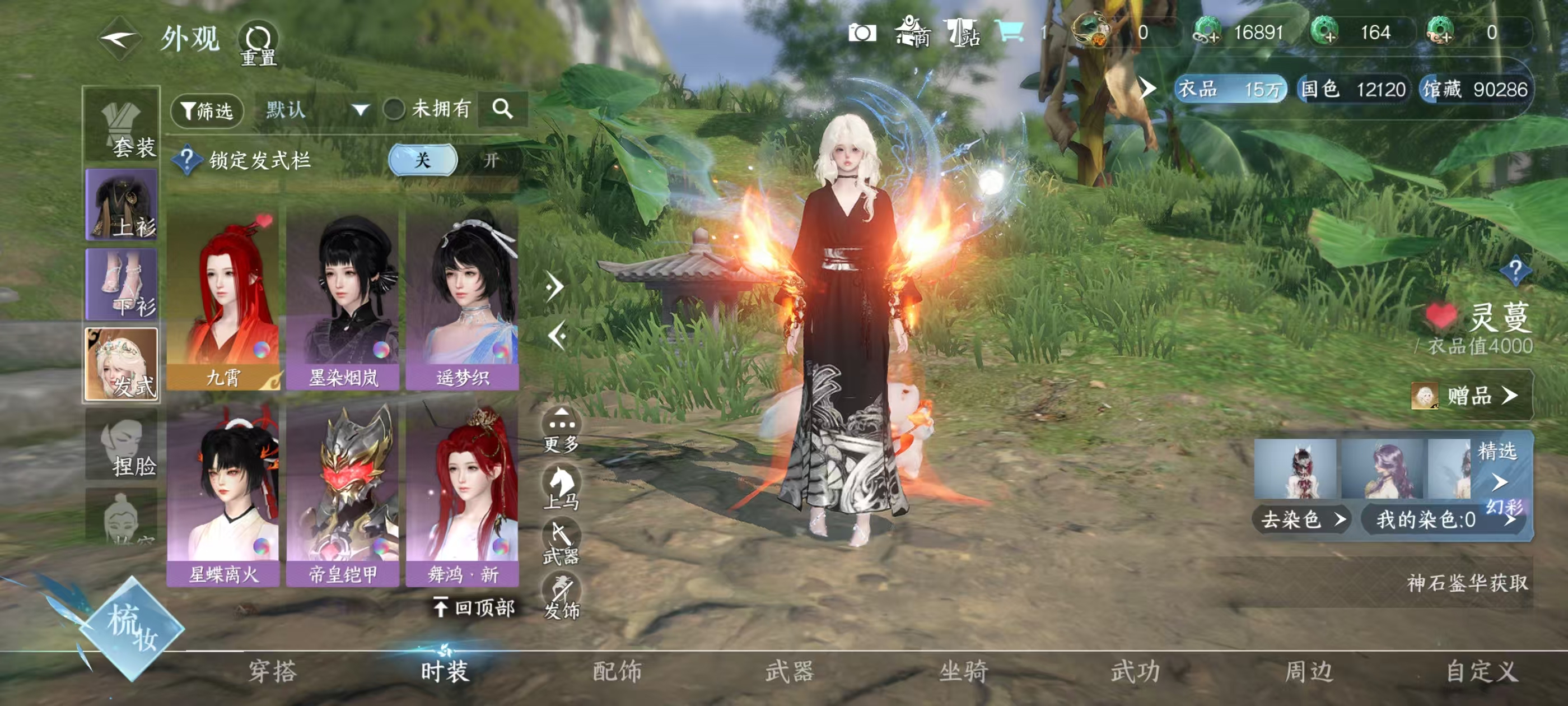Open the hairstyle search magnifier
The height and width of the screenshot is (706, 1568).
tap(502, 110)
